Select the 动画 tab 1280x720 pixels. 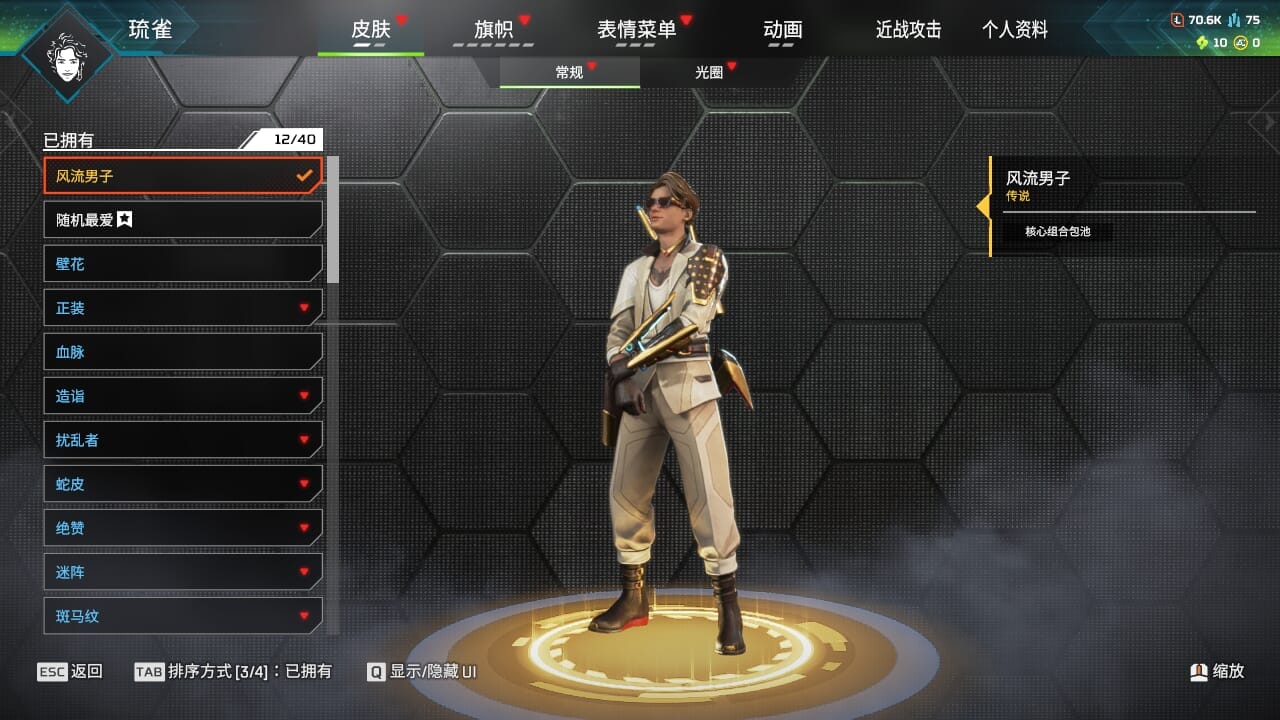782,30
